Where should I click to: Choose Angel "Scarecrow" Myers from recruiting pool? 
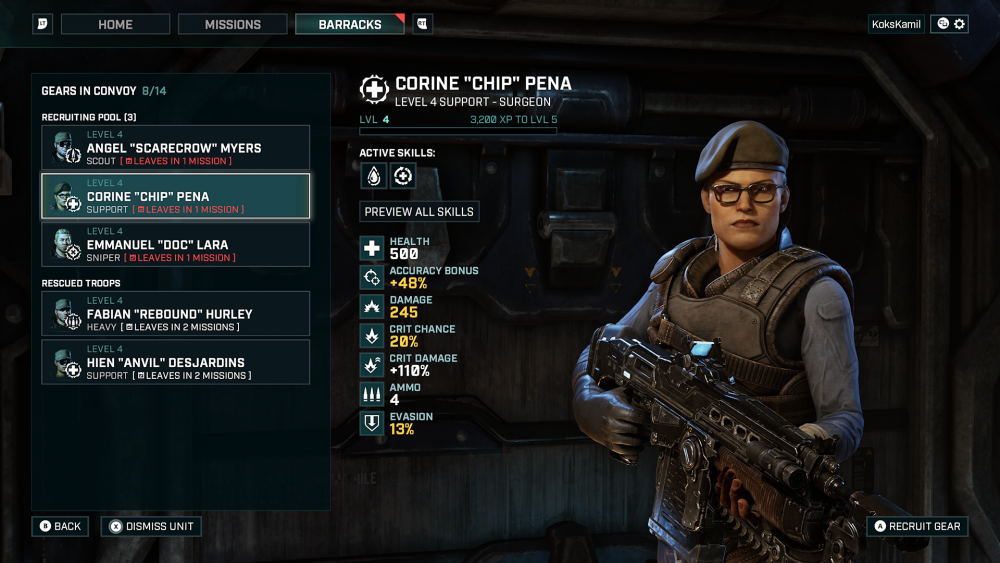tap(175, 148)
